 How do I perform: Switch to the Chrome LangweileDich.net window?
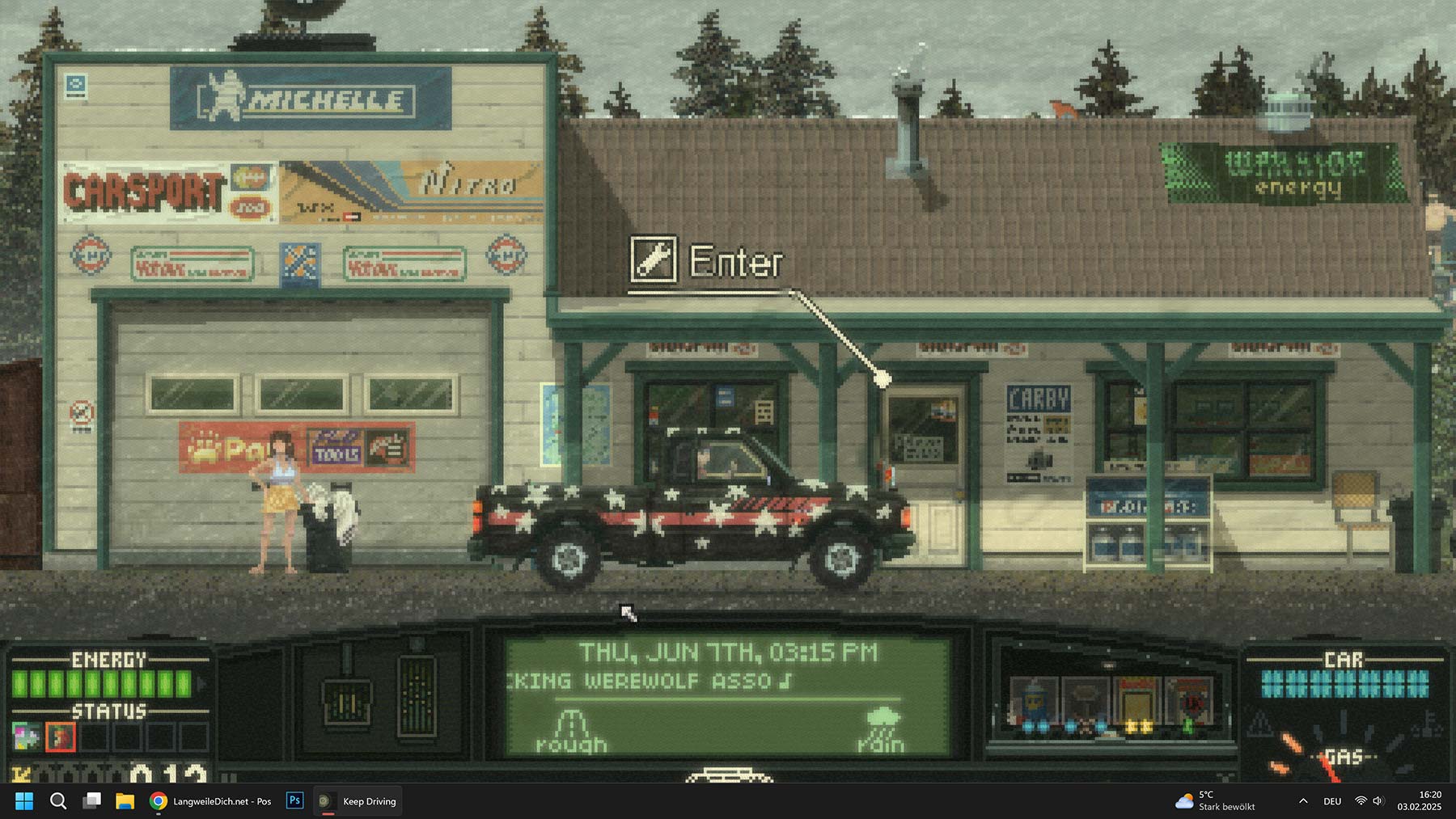click(211, 801)
